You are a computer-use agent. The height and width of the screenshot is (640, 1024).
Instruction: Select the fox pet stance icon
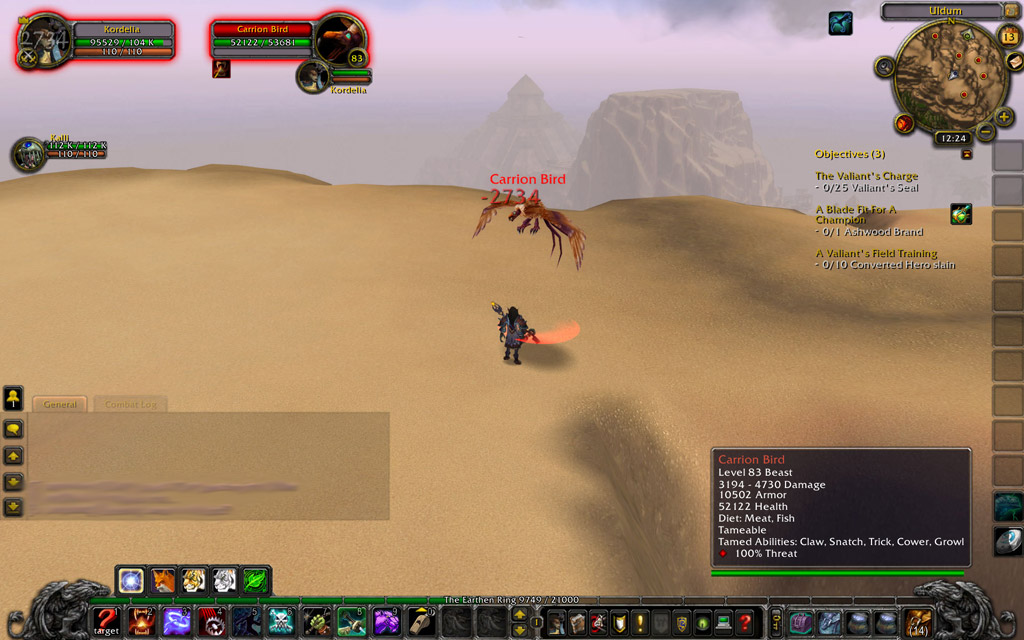click(162, 580)
